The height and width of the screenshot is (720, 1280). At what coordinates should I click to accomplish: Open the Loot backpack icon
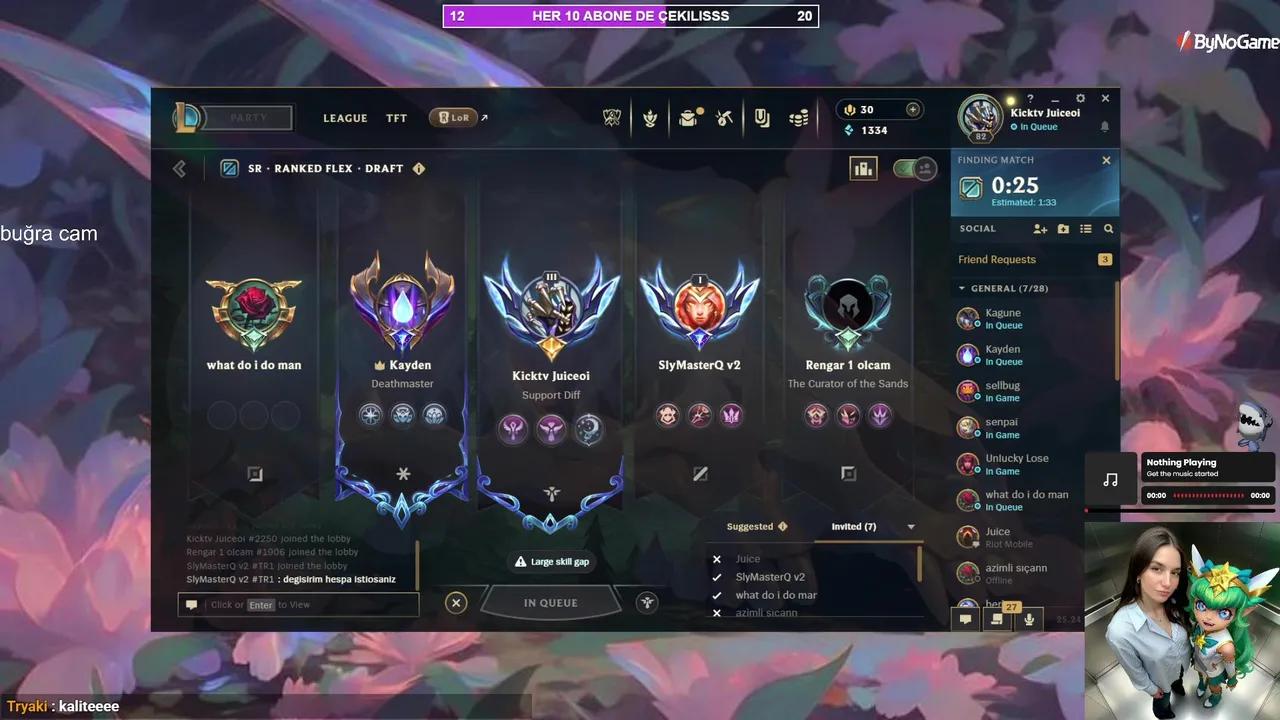688,117
